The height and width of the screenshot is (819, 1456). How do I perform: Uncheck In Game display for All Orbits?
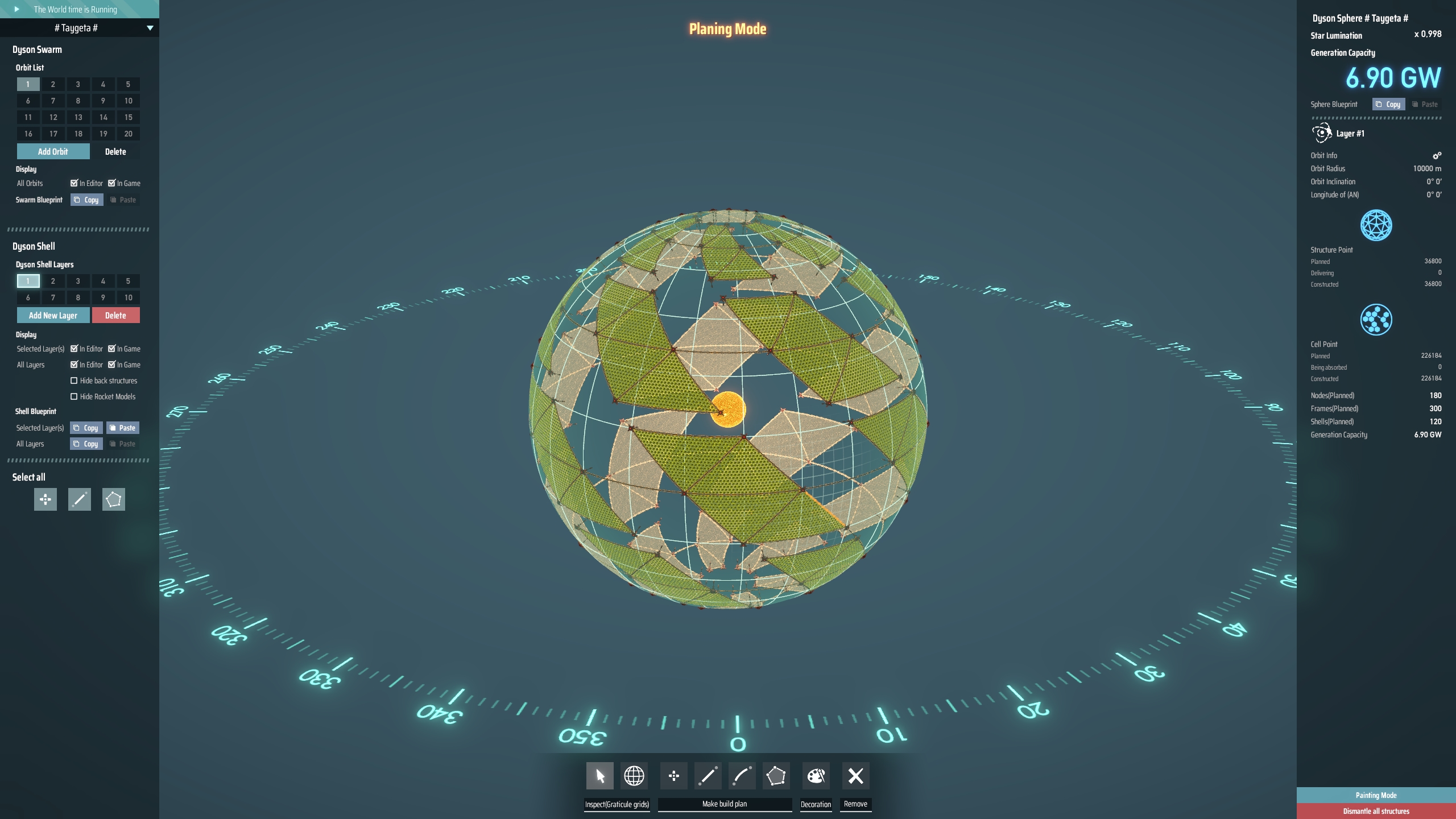[112, 183]
